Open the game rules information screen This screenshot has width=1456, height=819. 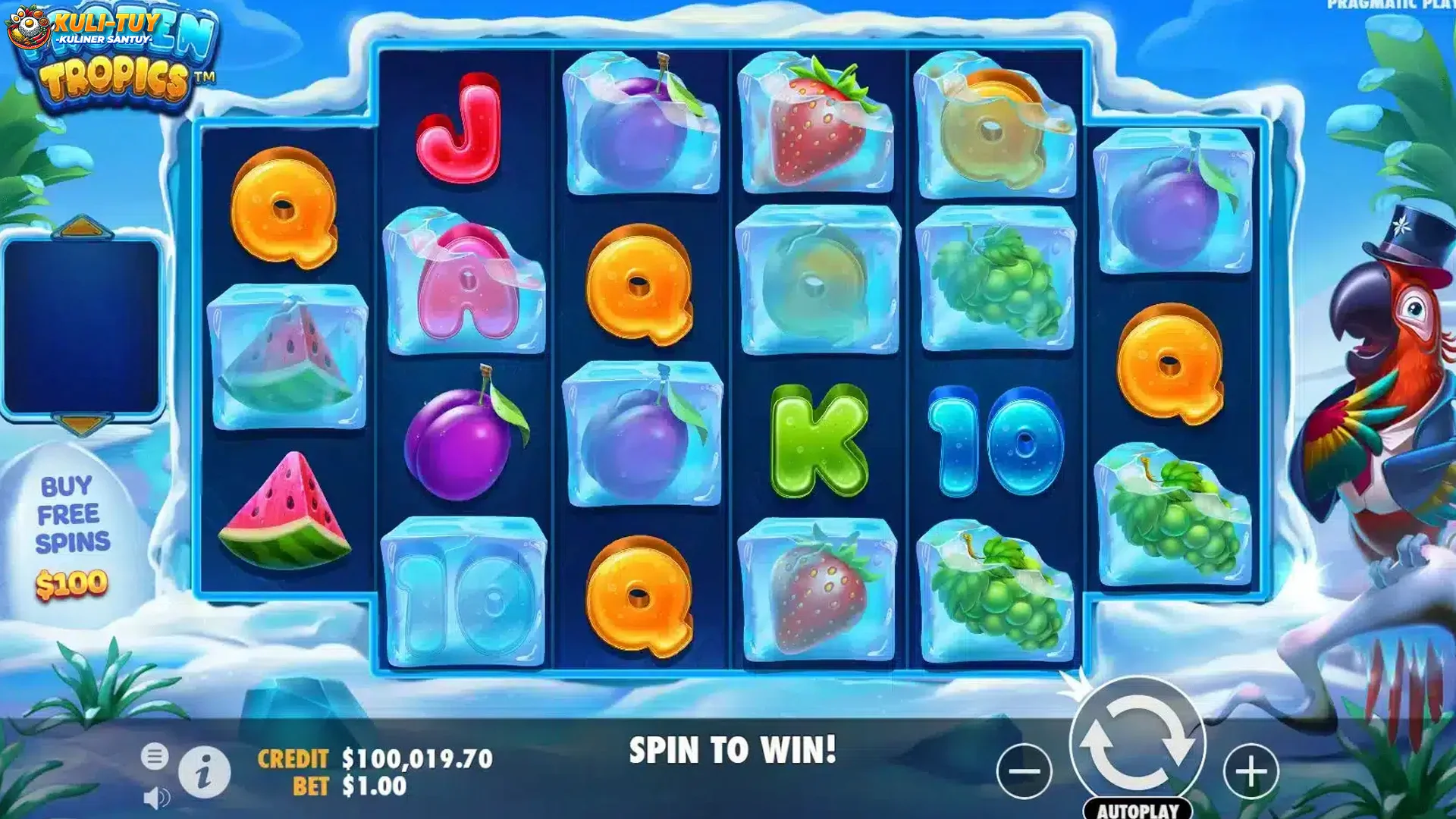click(x=206, y=765)
